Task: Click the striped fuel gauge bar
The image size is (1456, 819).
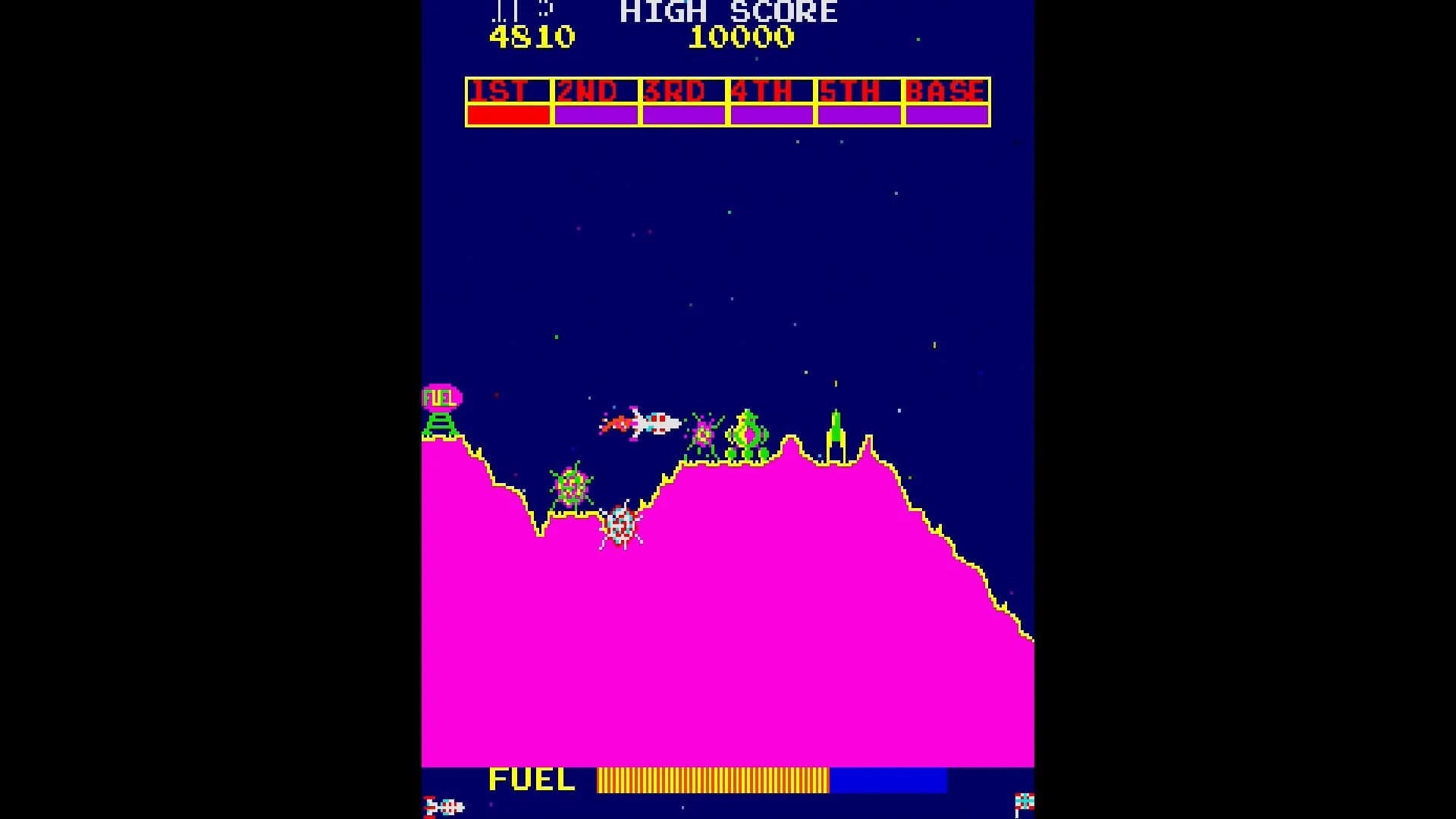Action: tap(713, 780)
